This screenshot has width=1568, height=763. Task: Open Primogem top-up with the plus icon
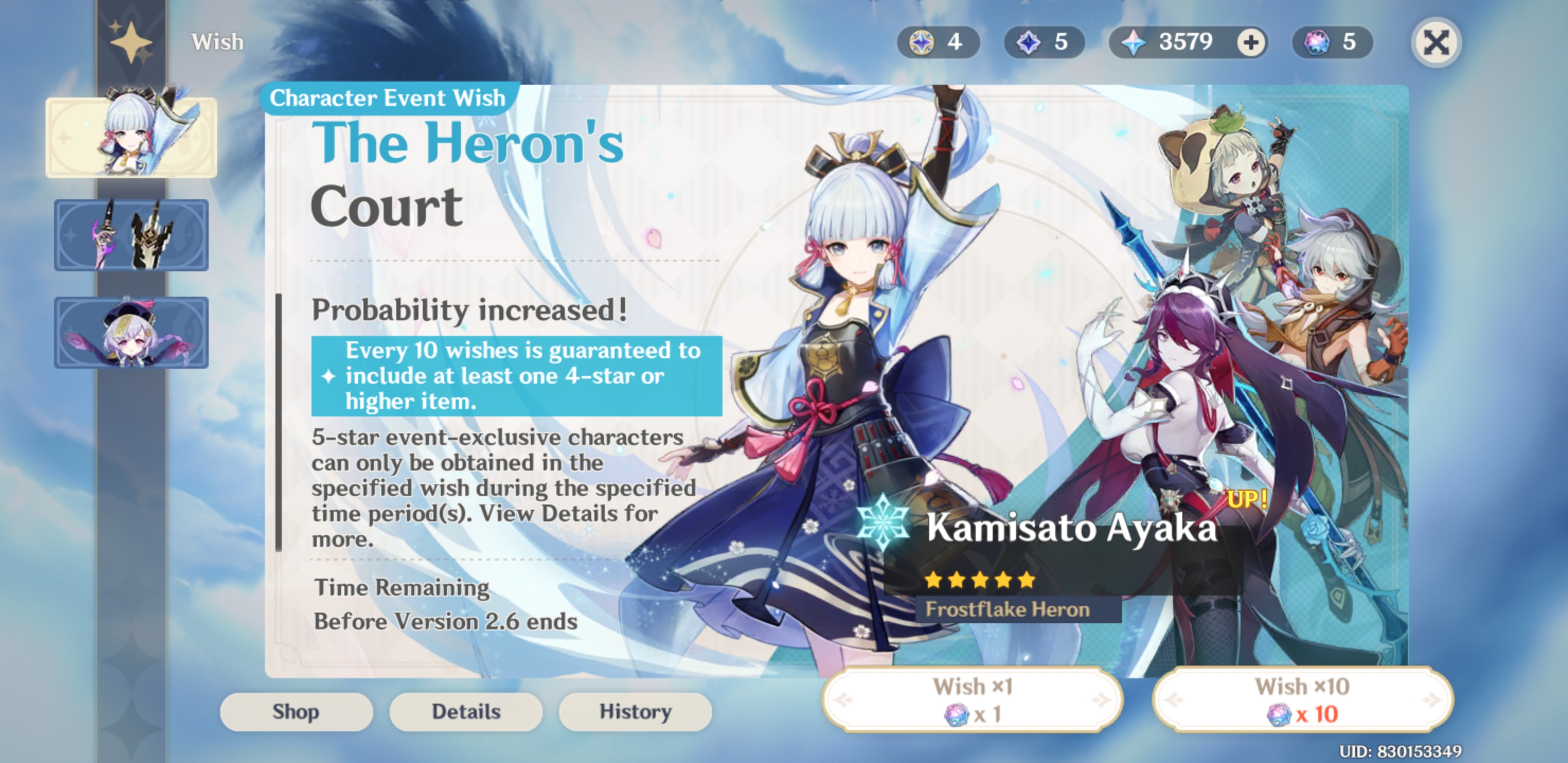[1249, 42]
